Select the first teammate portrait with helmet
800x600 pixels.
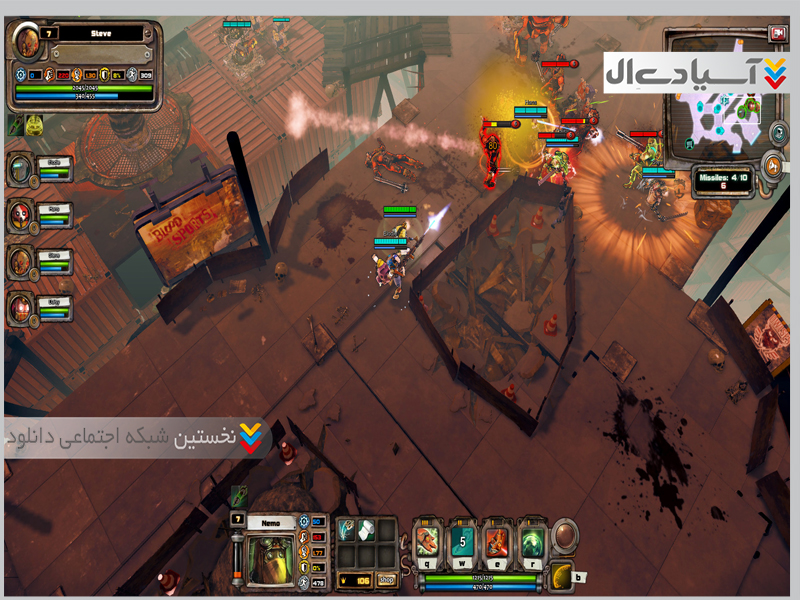coord(20,168)
